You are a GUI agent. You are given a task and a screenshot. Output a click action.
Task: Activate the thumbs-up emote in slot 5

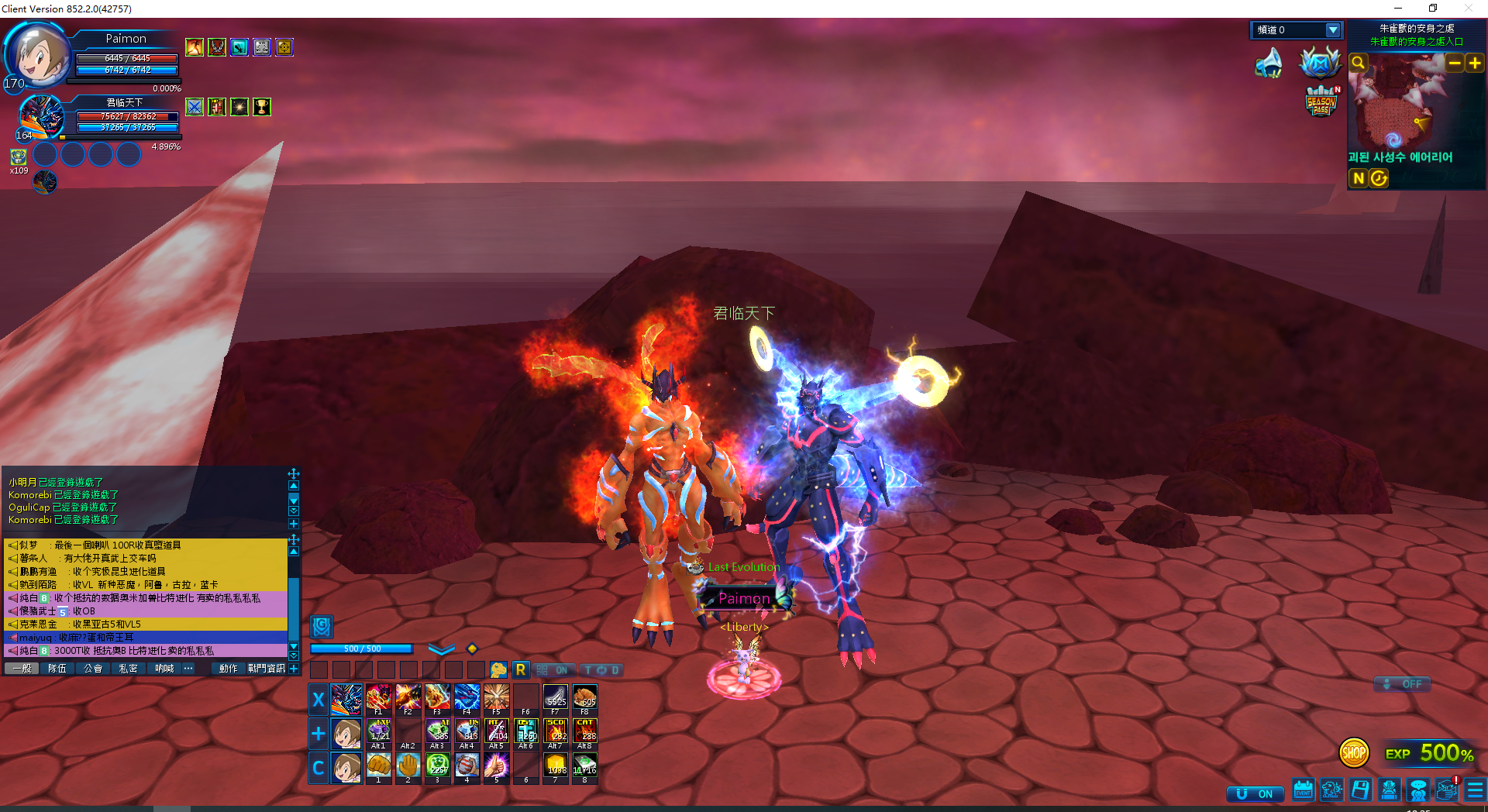click(497, 766)
